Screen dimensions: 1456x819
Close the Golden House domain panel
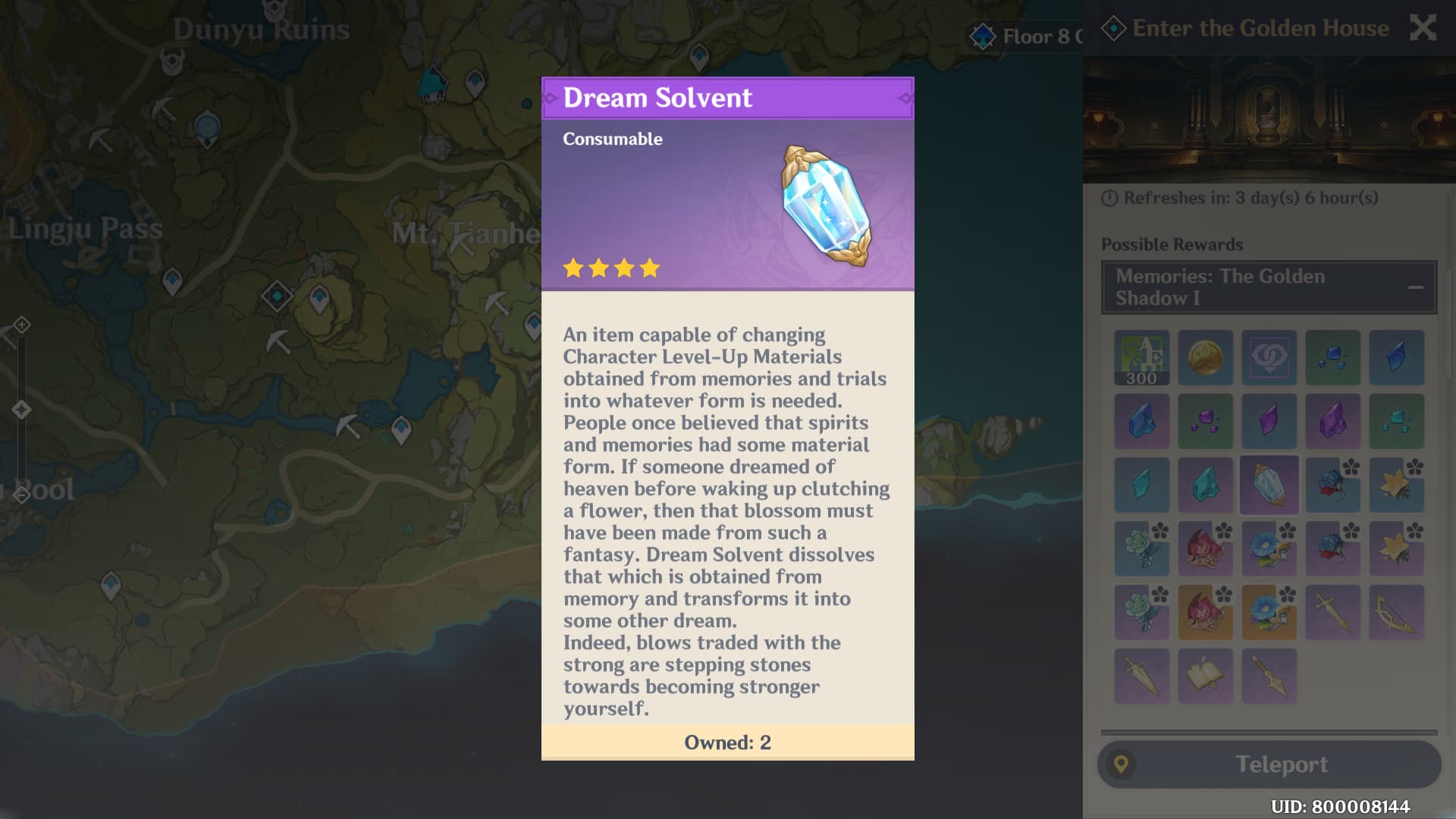(x=1422, y=29)
